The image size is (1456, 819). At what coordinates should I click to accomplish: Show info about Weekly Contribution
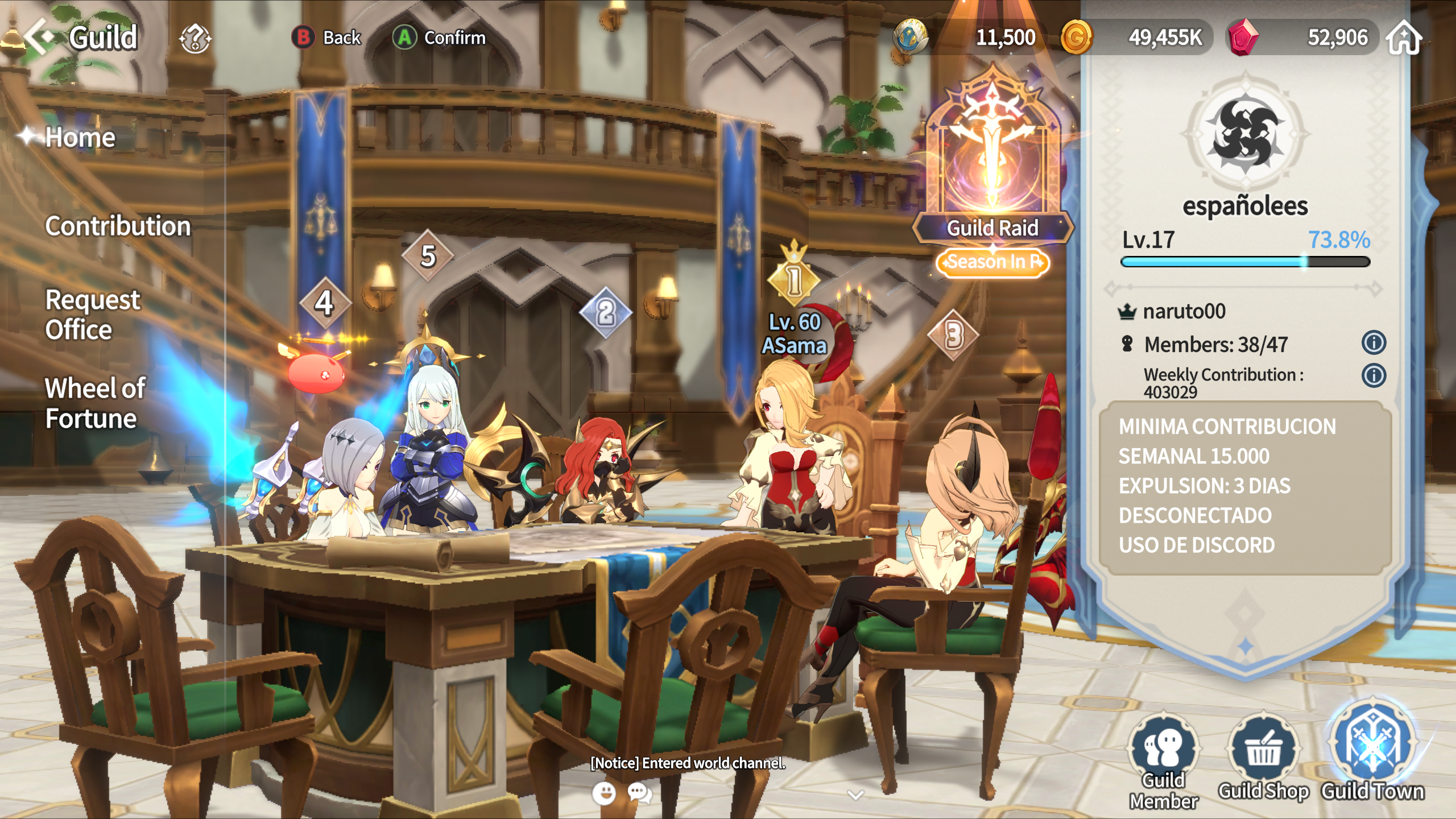(x=1374, y=375)
